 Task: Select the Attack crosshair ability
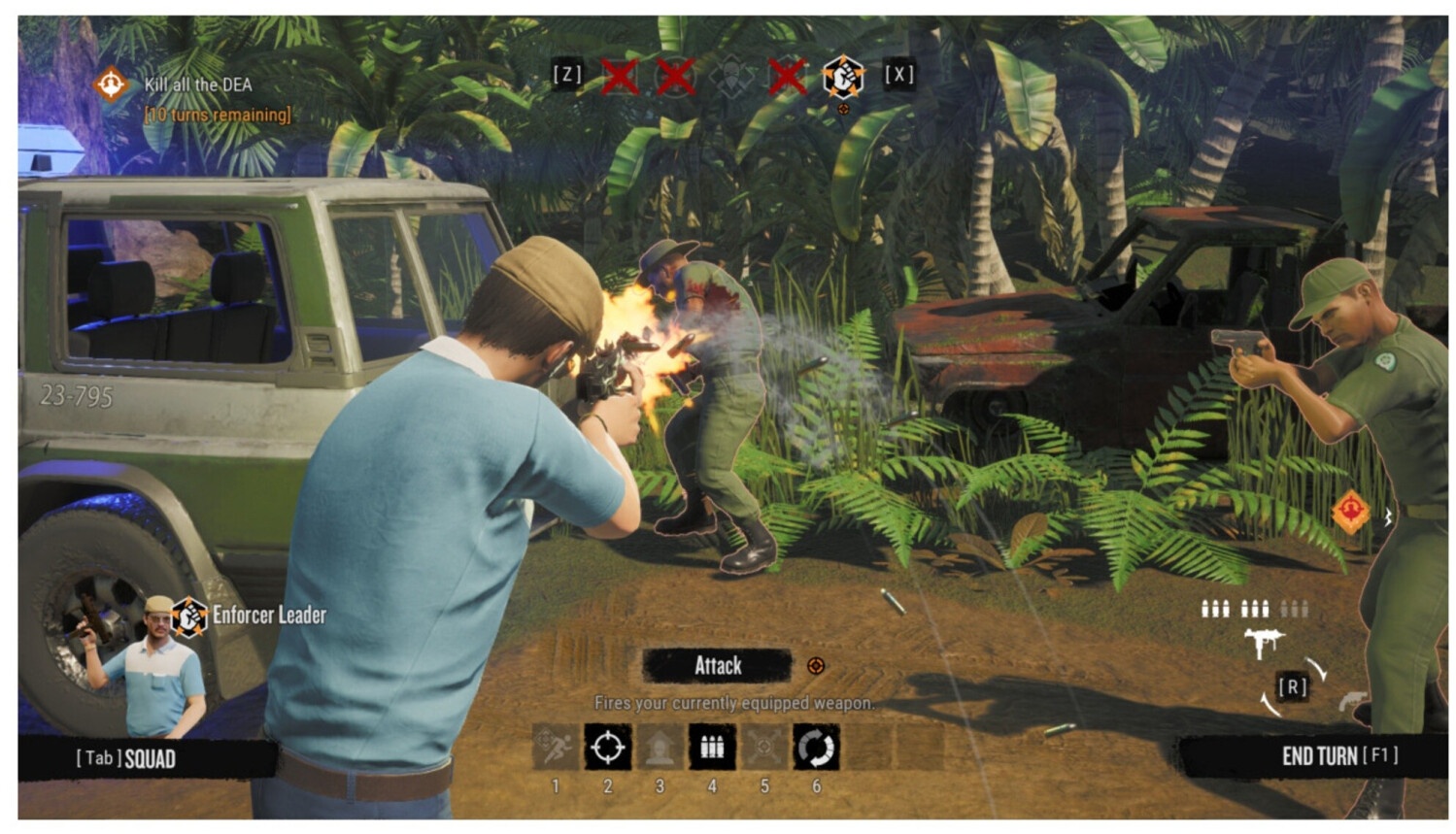(x=608, y=747)
